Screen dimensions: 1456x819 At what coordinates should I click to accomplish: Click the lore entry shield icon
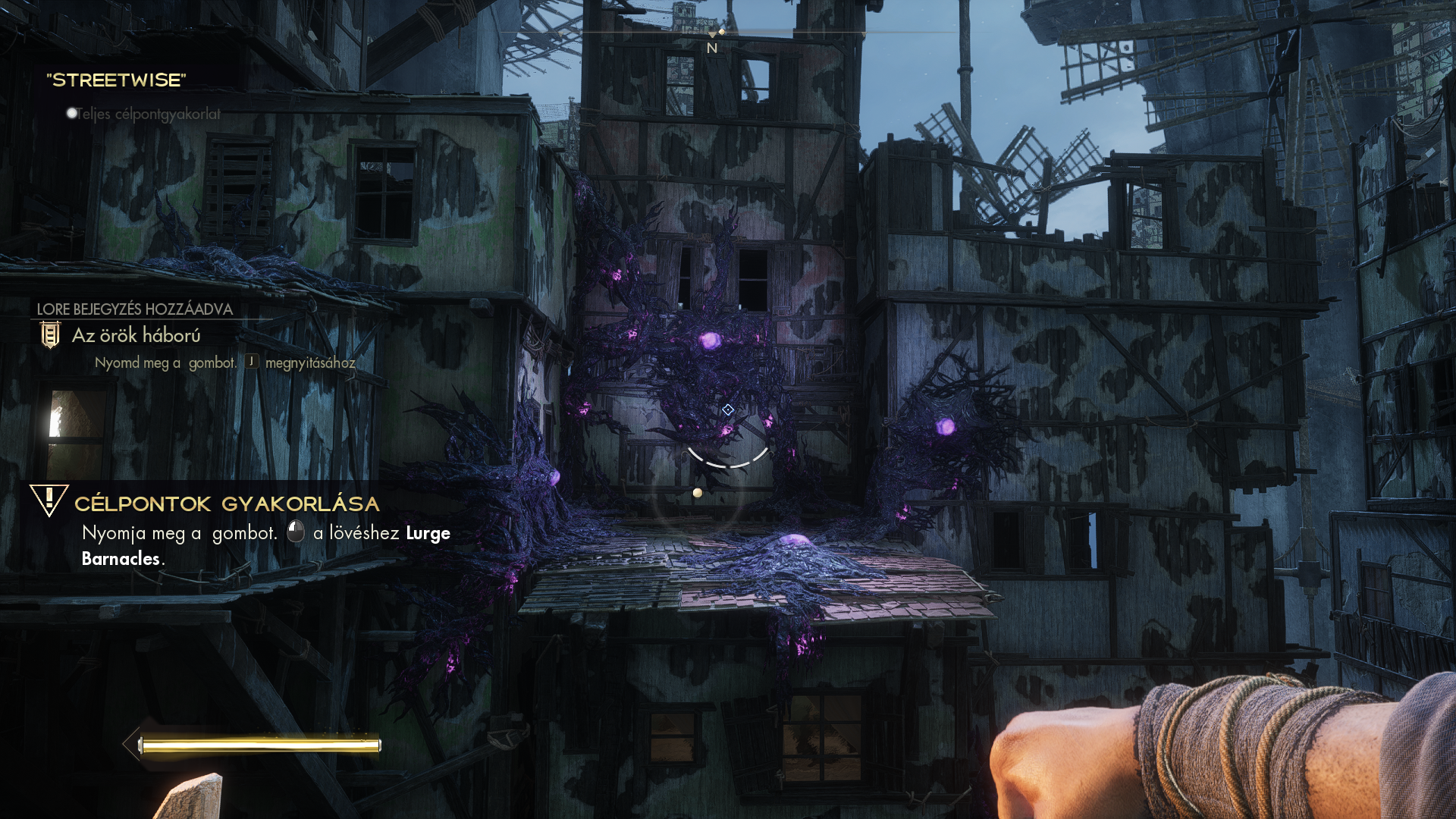coord(50,334)
